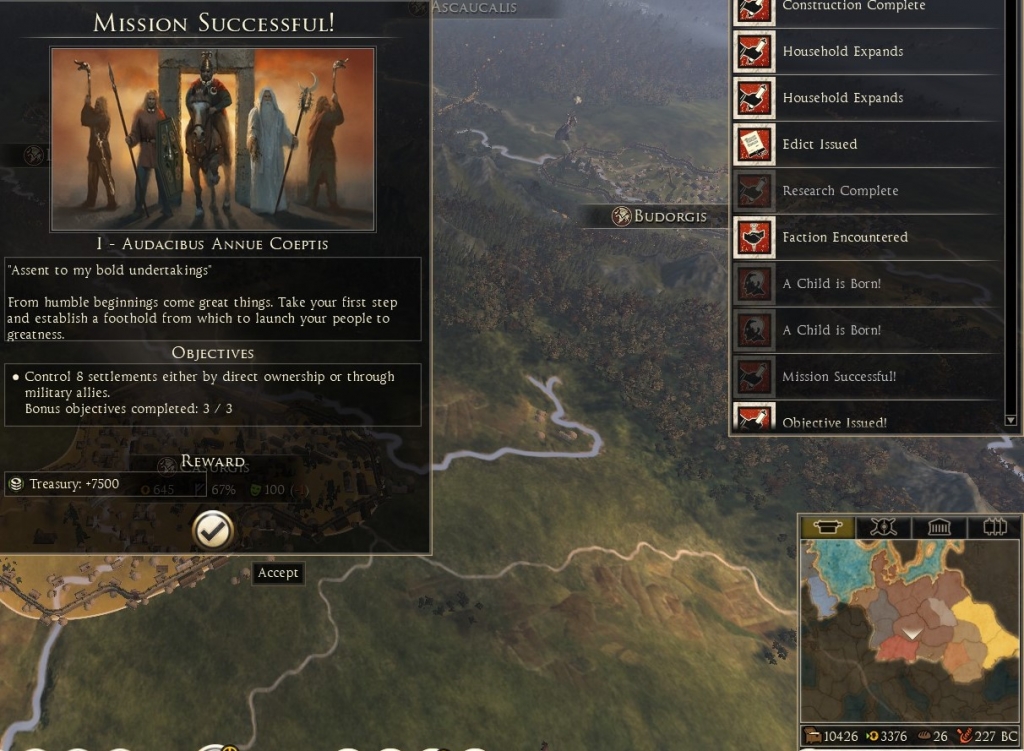Click the campaign minimap
This screenshot has height=751, width=1024.
910,632
